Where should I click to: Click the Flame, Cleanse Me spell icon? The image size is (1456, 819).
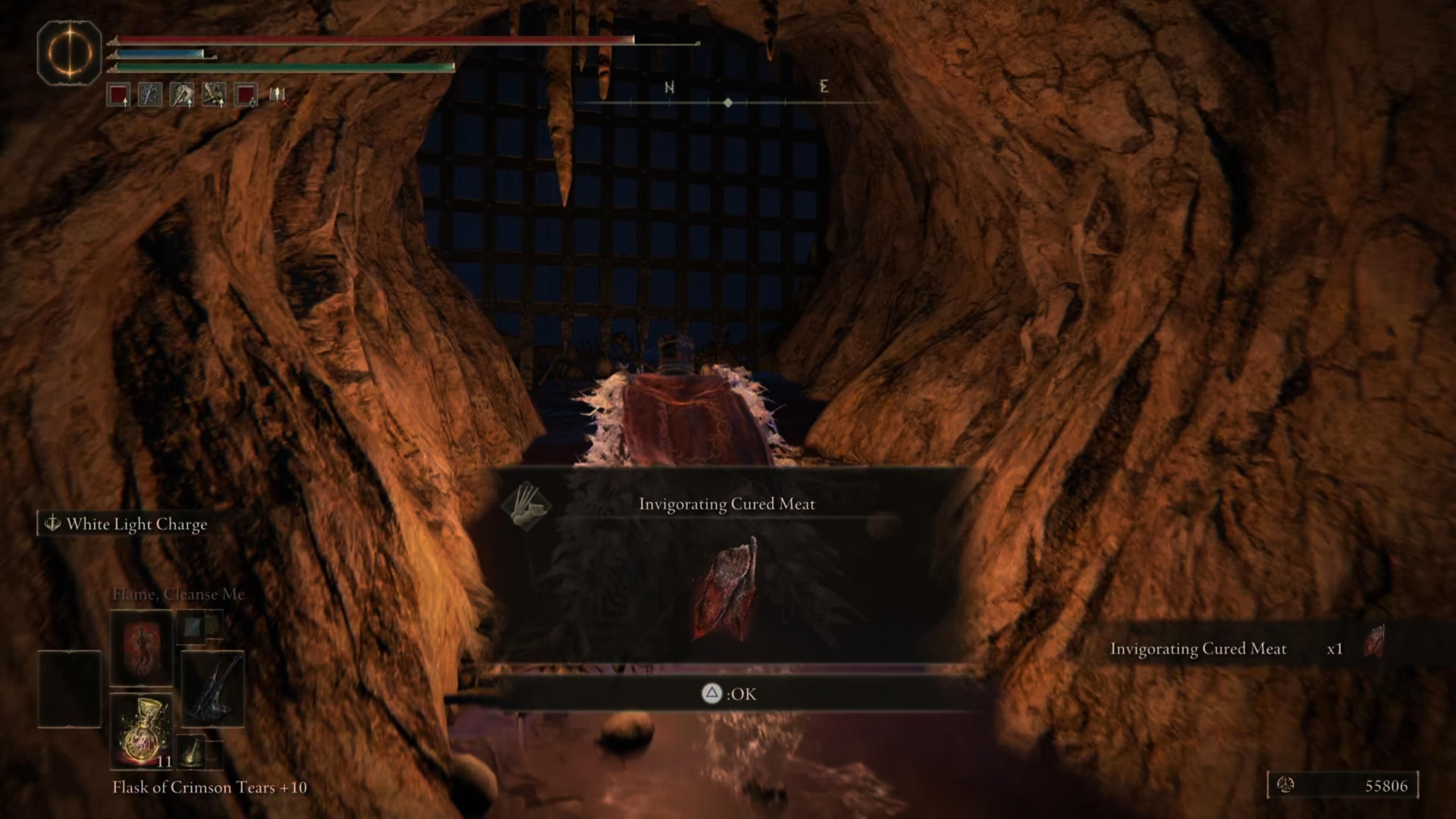click(141, 648)
